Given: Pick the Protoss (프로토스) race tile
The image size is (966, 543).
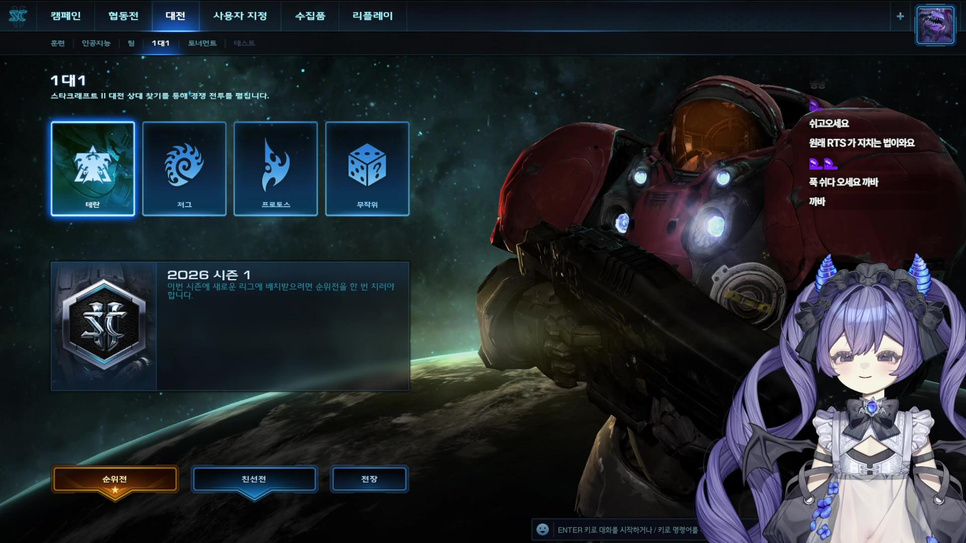Looking at the screenshot, I should point(276,168).
